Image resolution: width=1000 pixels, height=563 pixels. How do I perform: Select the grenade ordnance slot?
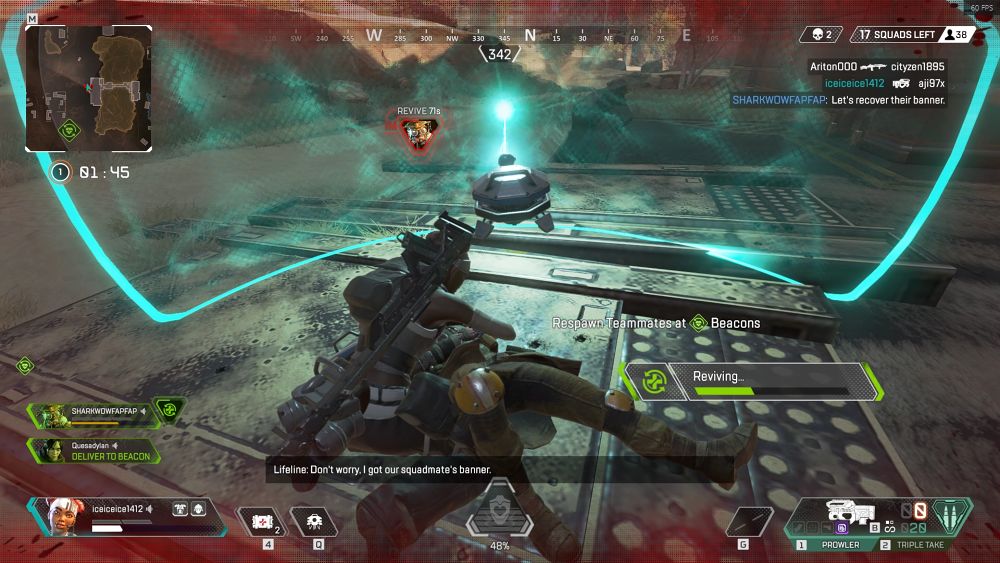tap(743, 521)
